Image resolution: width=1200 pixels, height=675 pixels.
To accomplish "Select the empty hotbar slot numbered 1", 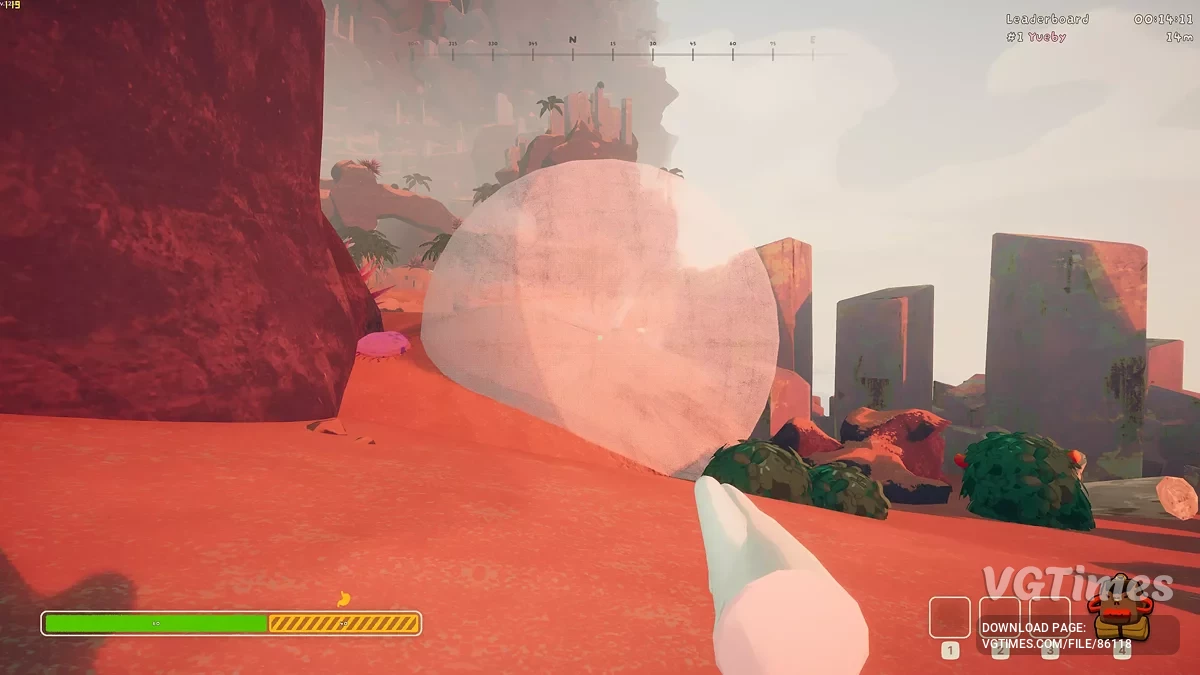I will [x=950, y=617].
